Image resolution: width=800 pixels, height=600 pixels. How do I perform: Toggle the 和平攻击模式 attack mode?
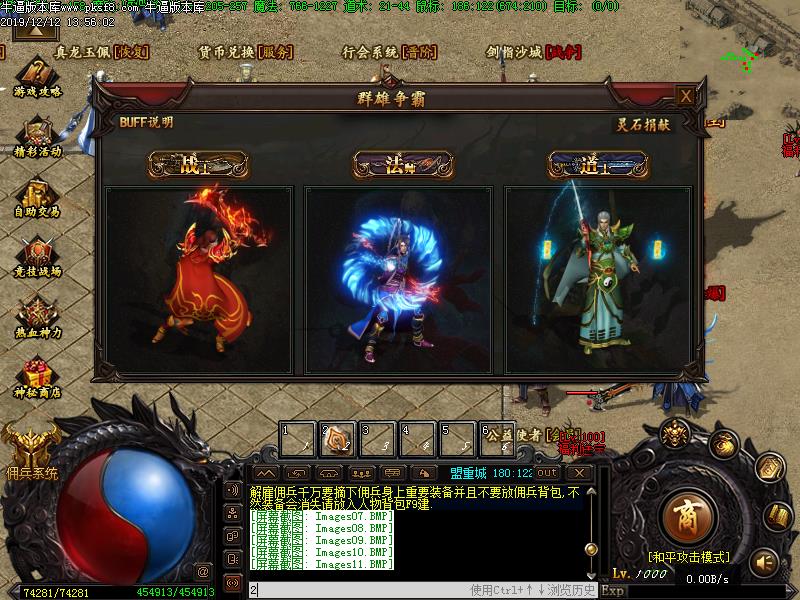tap(688, 556)
